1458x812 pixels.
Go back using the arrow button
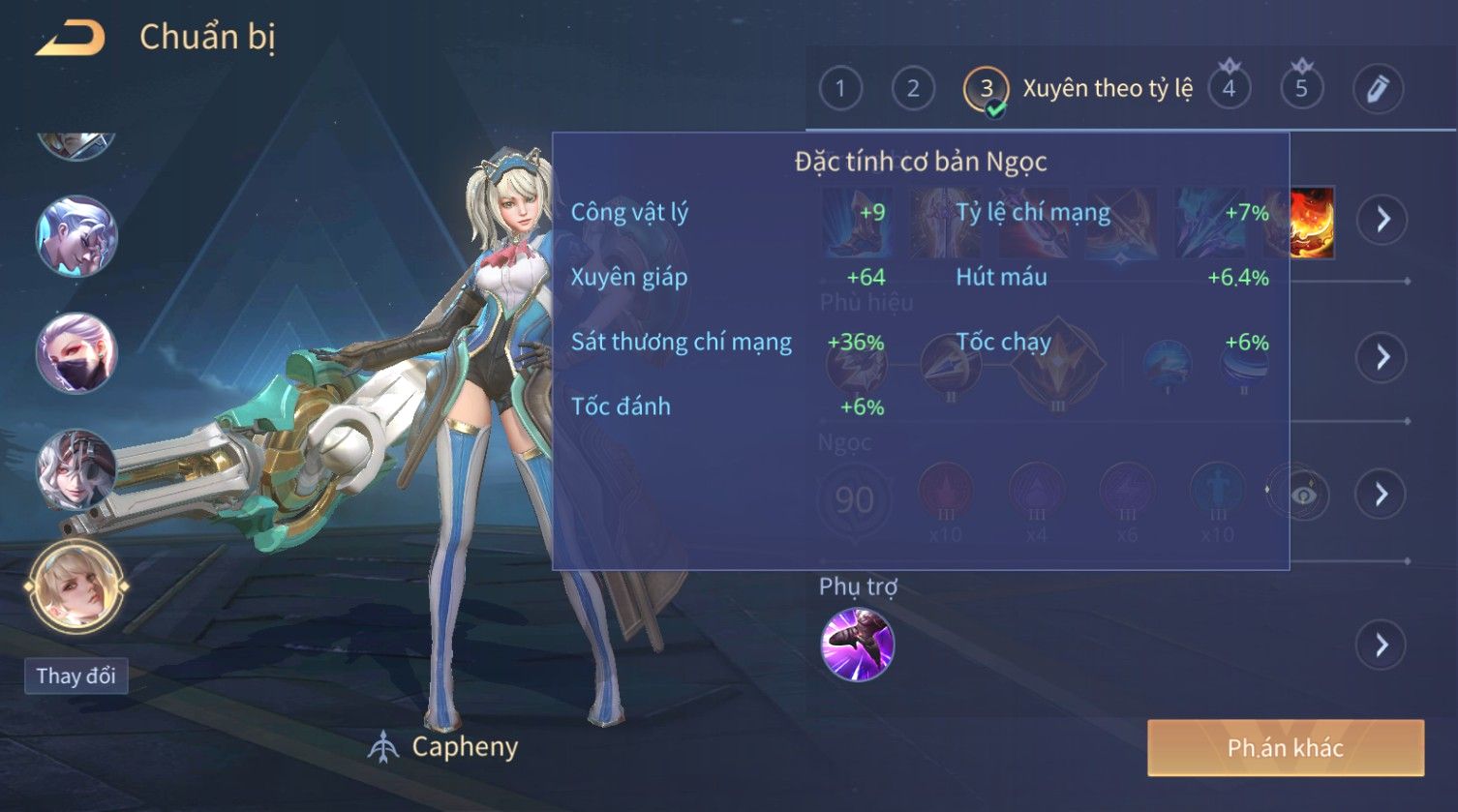(x=70, y=39)
